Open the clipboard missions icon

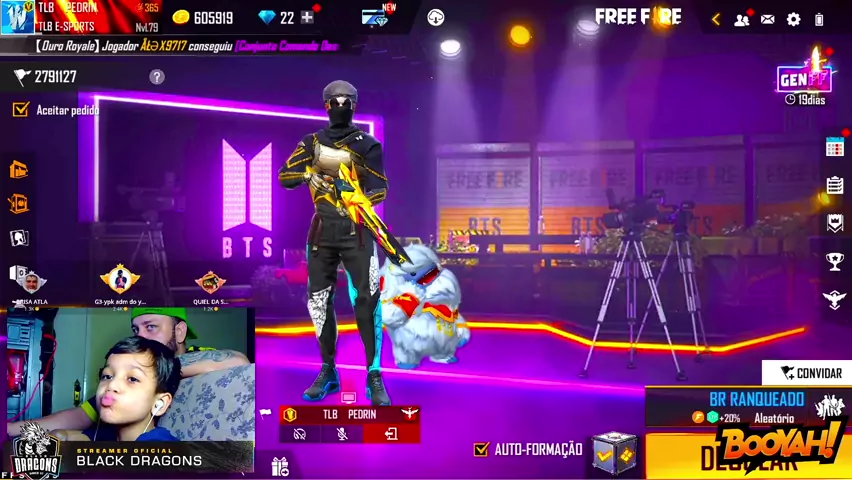835,185
